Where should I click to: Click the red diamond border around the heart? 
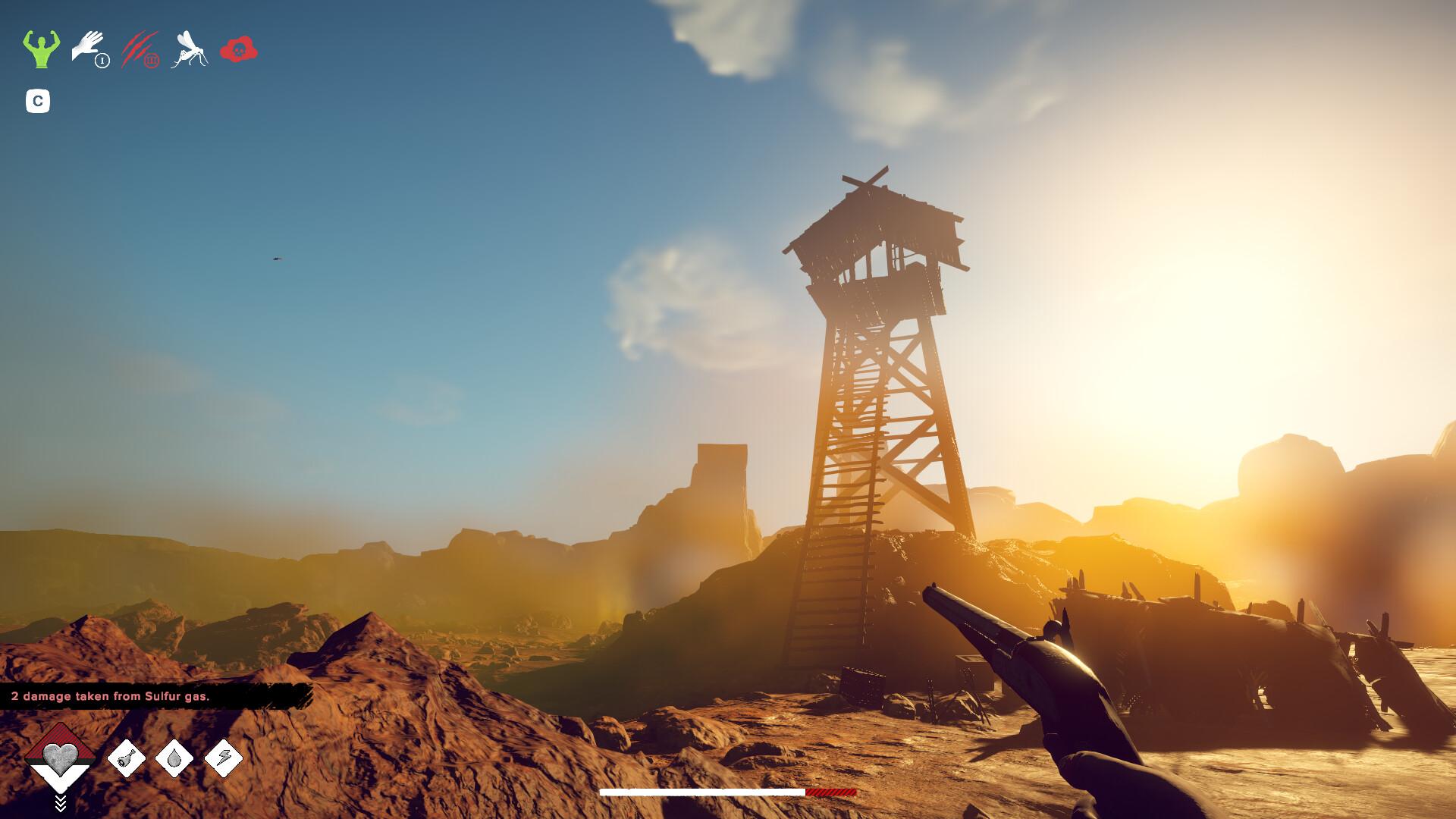[x=60, y=737]
